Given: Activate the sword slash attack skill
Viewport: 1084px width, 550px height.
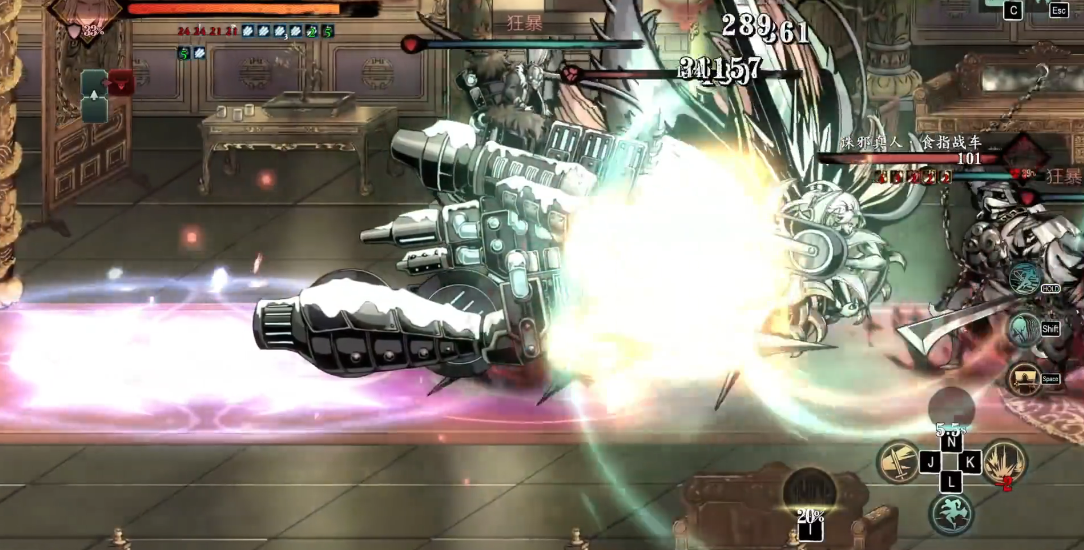Looking at the screenshot, I should tap(898, 461).
